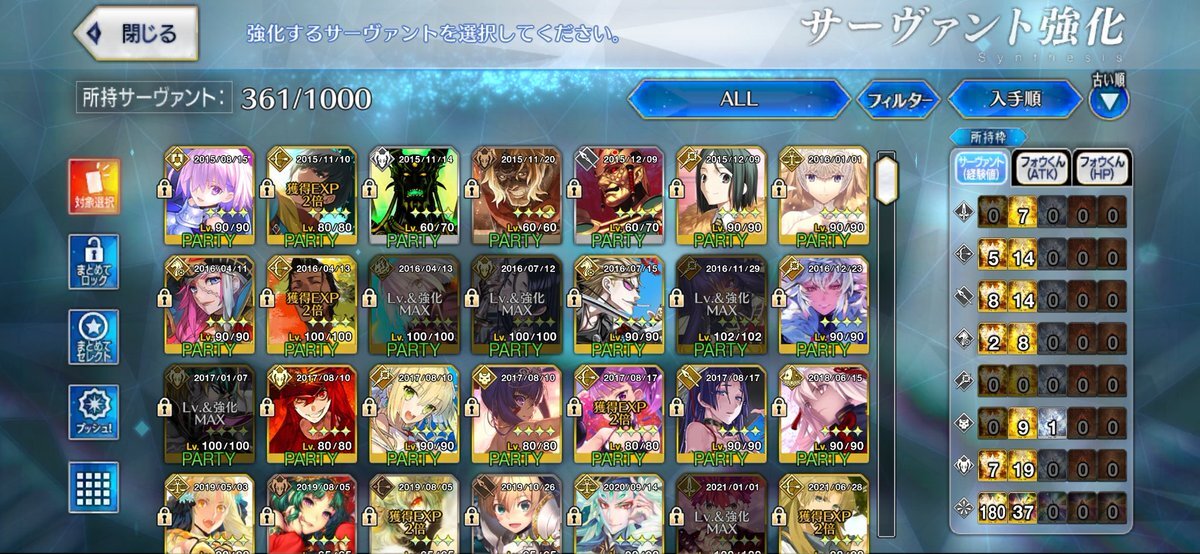Change sort order via 入手順 button

pyautogui.click(x=1015, y=100)
